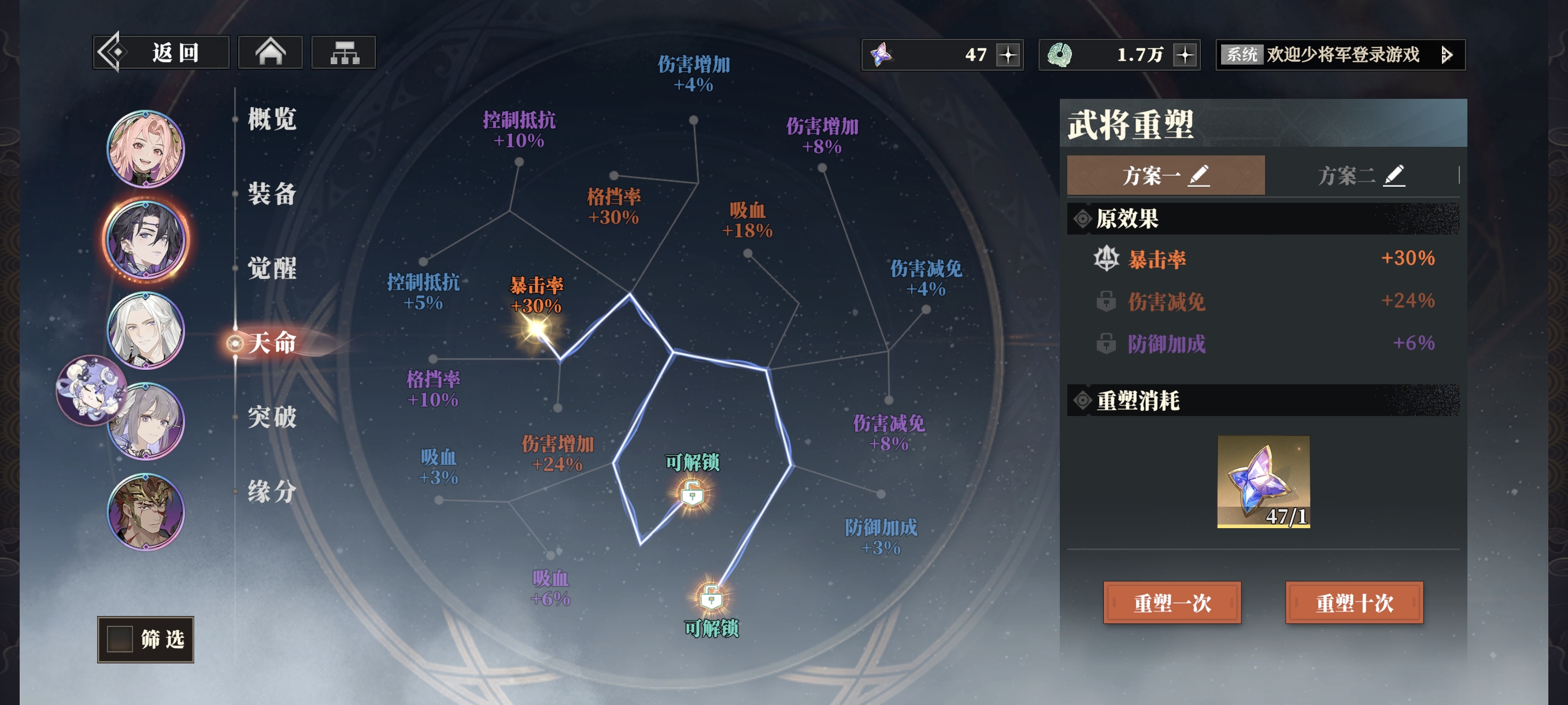The width and height of the screenshot is (1568, 705).
Task: Click 重塑十次 to reforge ten times
Action: click(x=1353, y=603)
